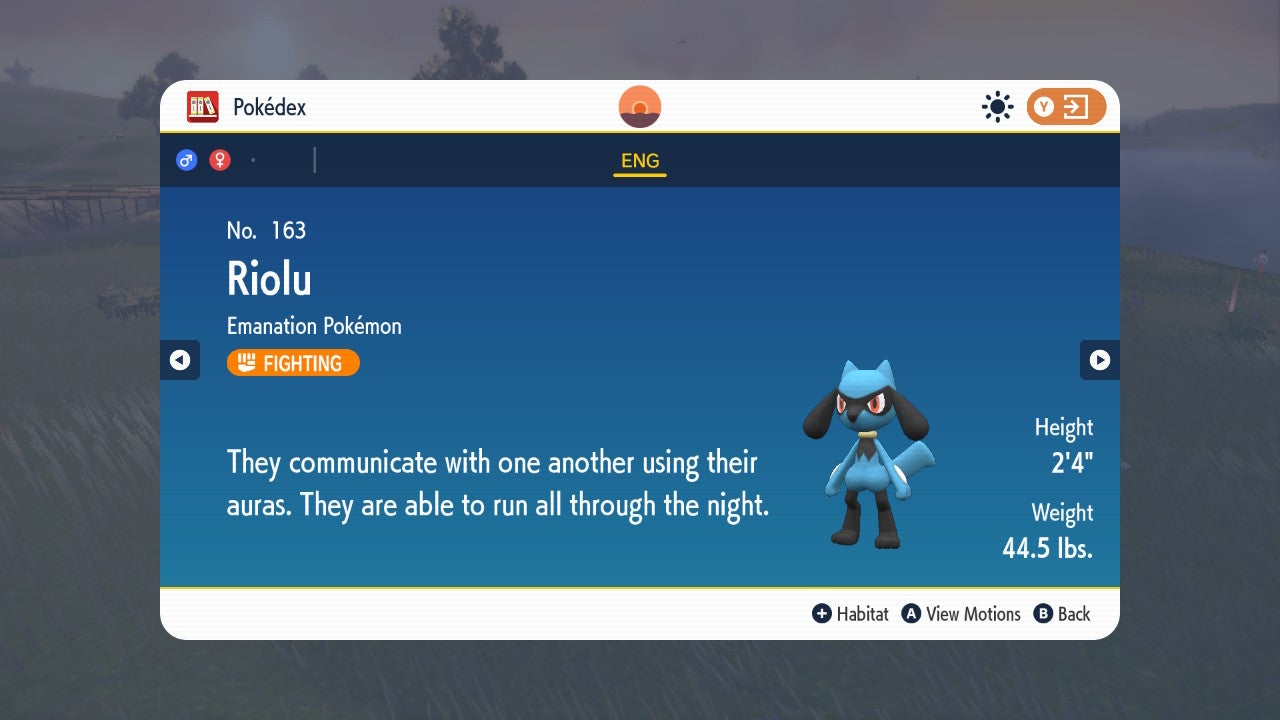Select the Pokédex menu header

pos(268,106)
